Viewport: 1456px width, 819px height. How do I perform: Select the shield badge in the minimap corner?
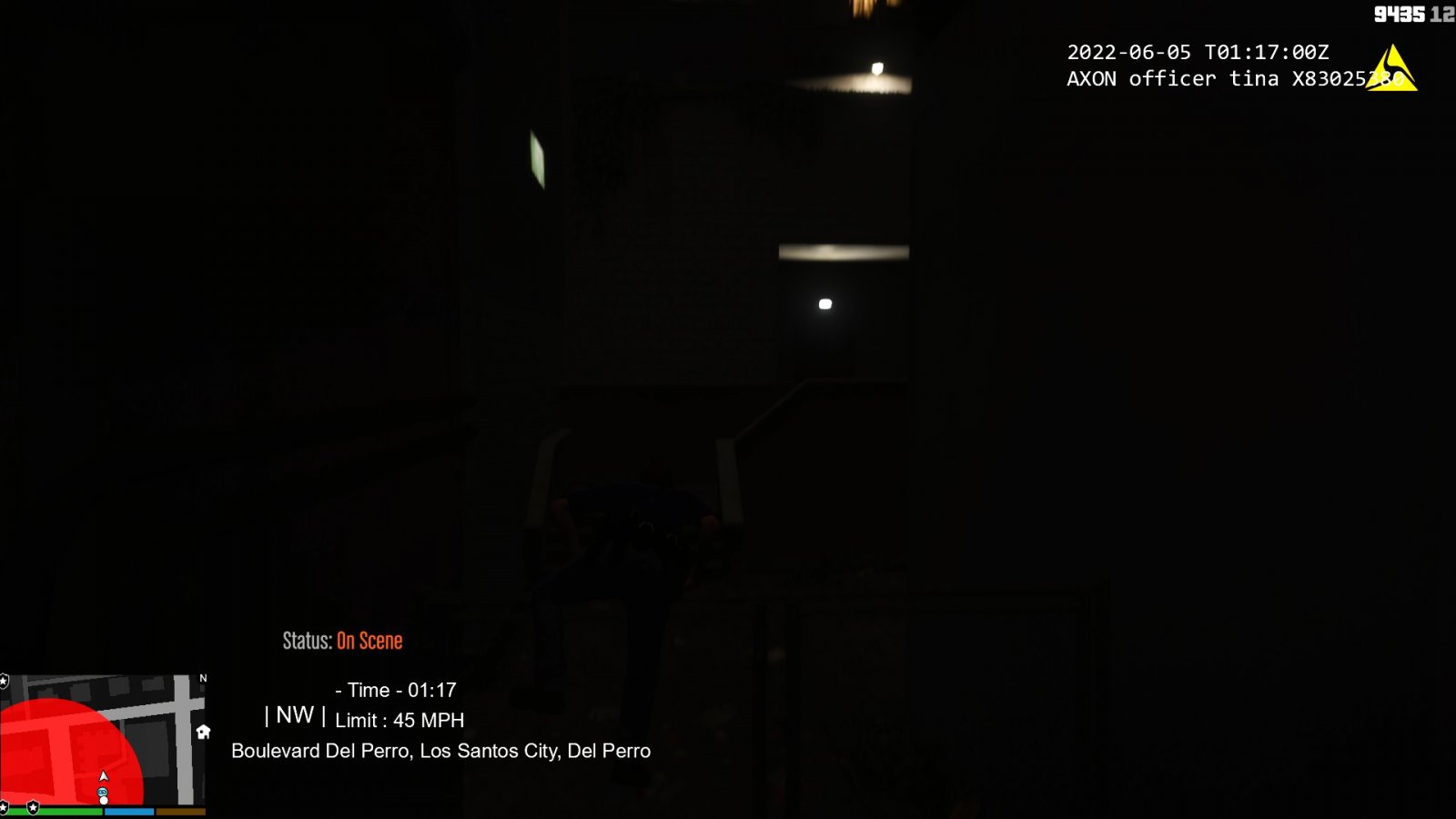coord(5,679)
